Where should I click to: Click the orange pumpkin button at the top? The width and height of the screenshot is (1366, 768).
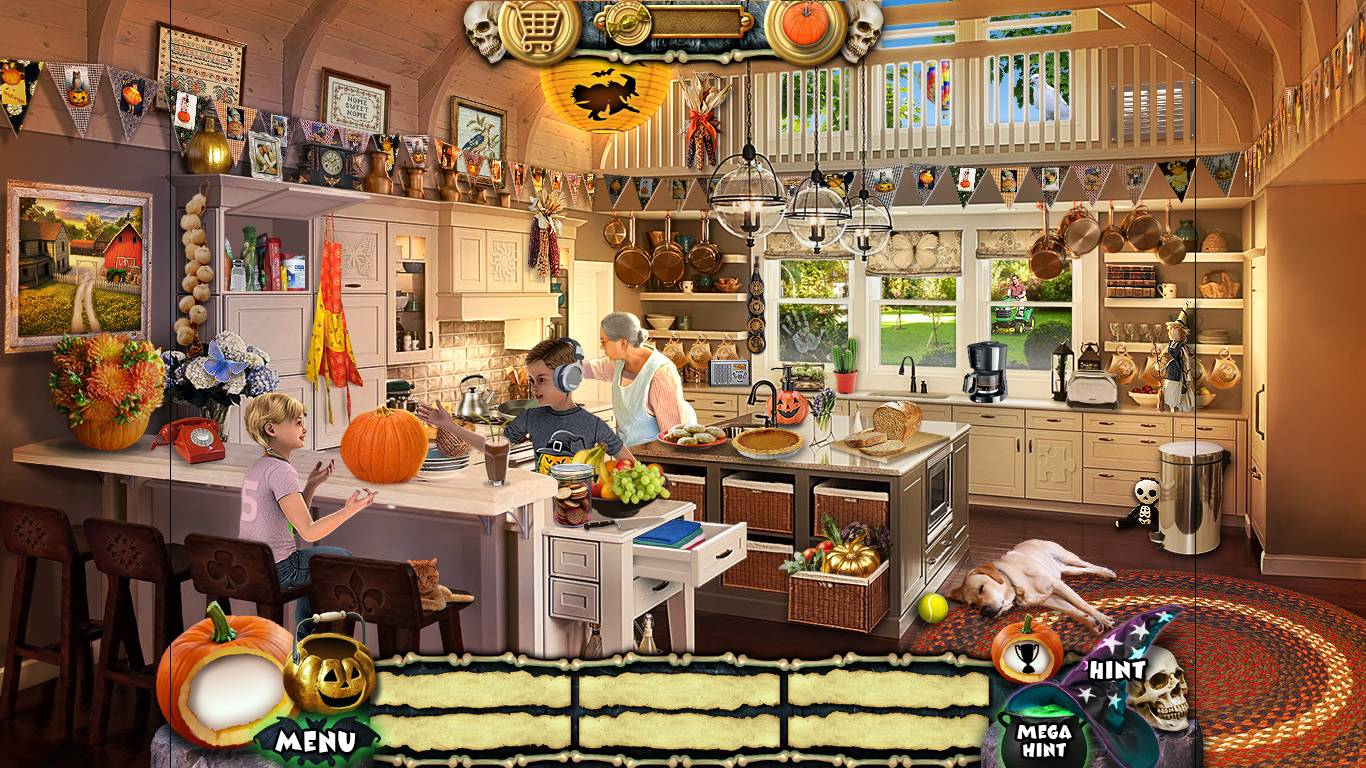(805, 25)
